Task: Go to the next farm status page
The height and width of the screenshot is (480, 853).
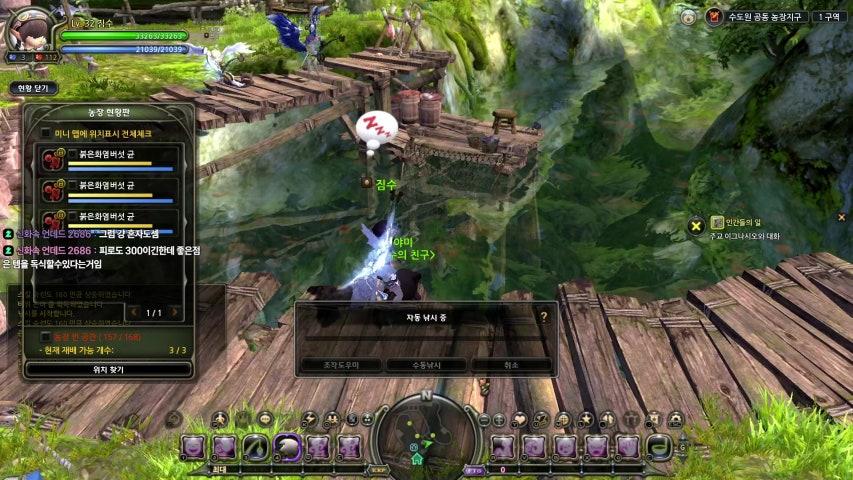Action: [176, 313]
